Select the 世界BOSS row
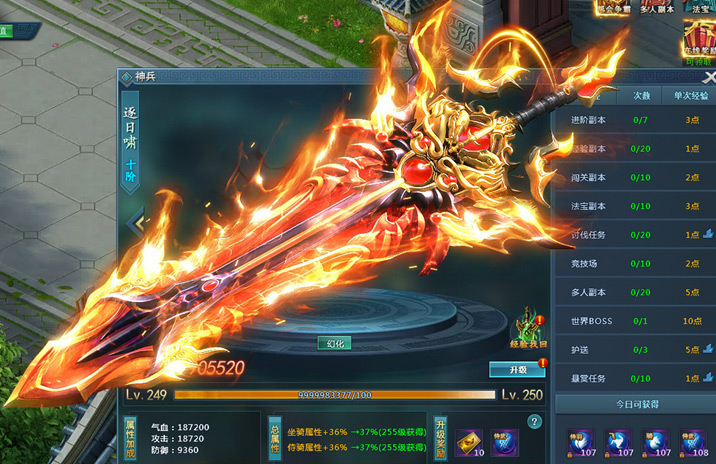The image size is (716, 464). pos(634,322)
